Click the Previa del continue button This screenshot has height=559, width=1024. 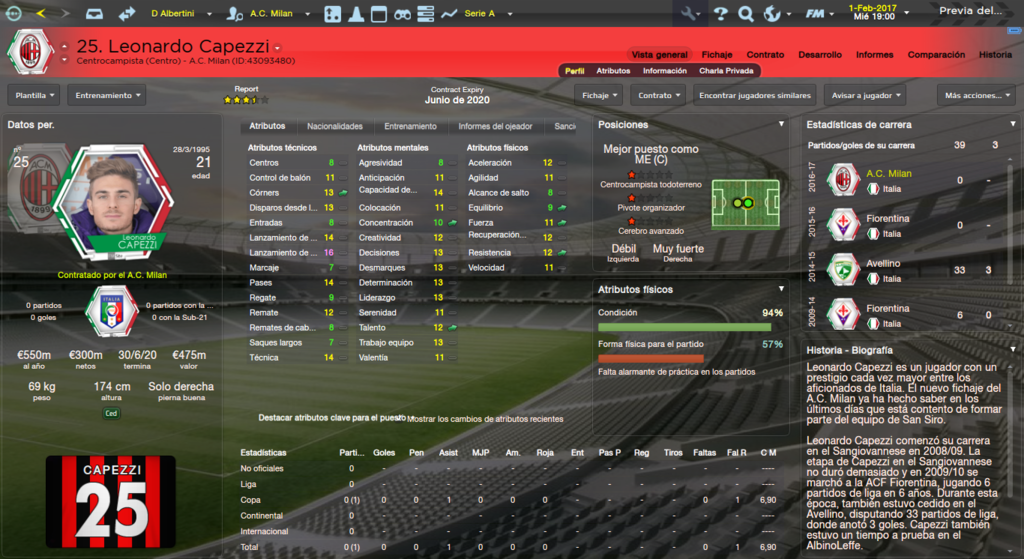point(970,11)
